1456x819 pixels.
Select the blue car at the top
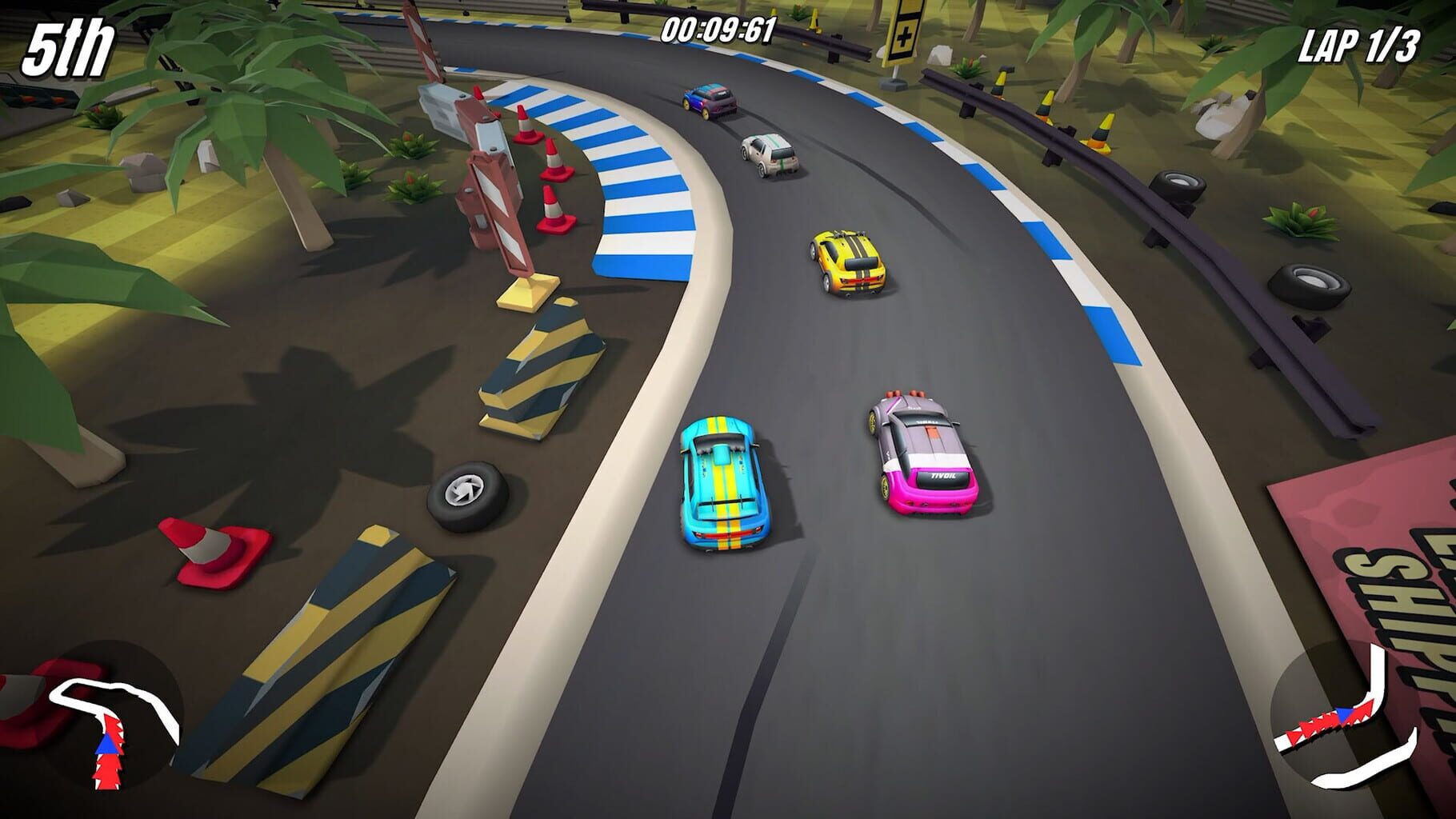pos(708,100)
